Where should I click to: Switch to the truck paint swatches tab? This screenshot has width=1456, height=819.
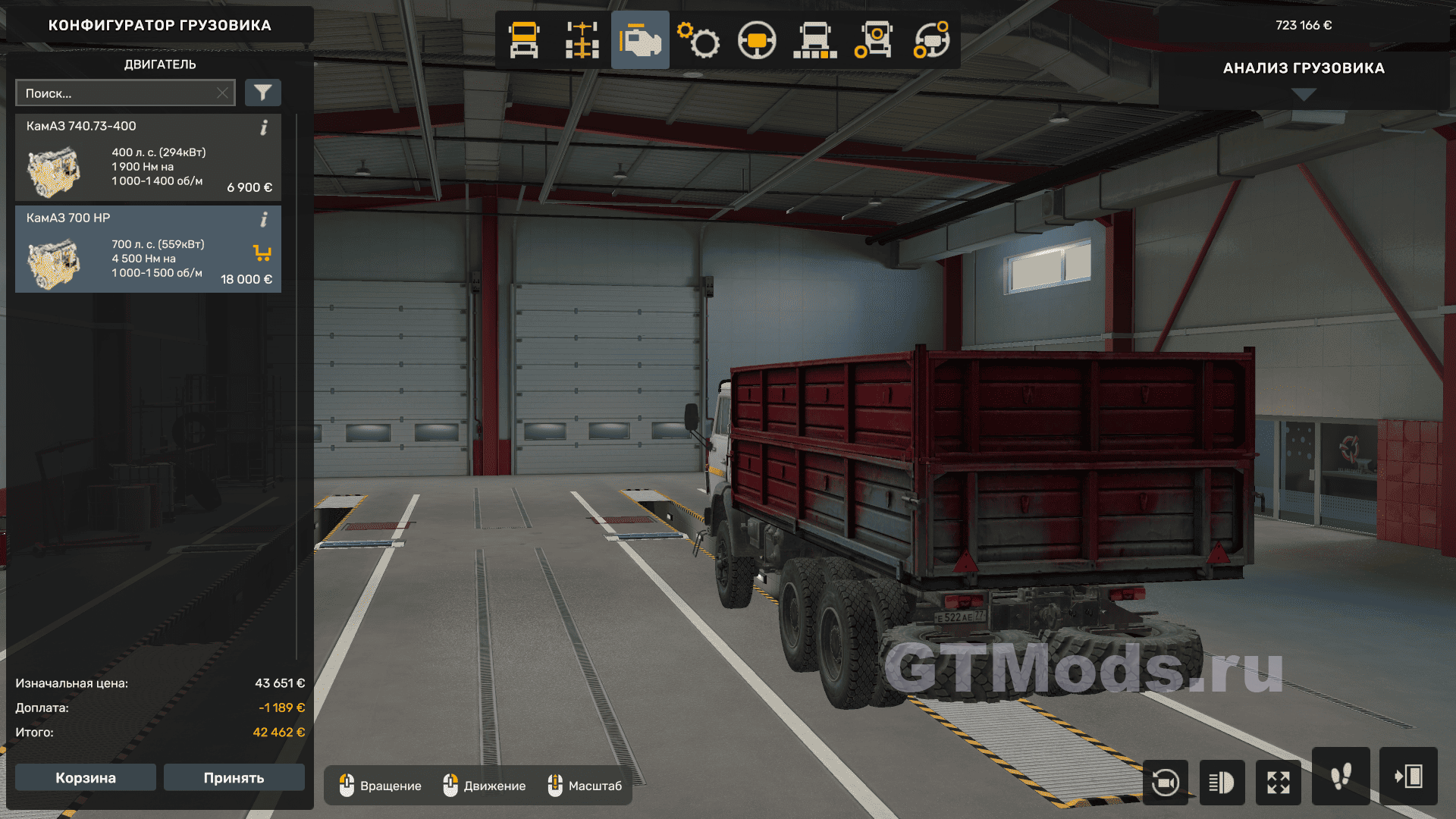pyautogui.click(x=815, y=40)
